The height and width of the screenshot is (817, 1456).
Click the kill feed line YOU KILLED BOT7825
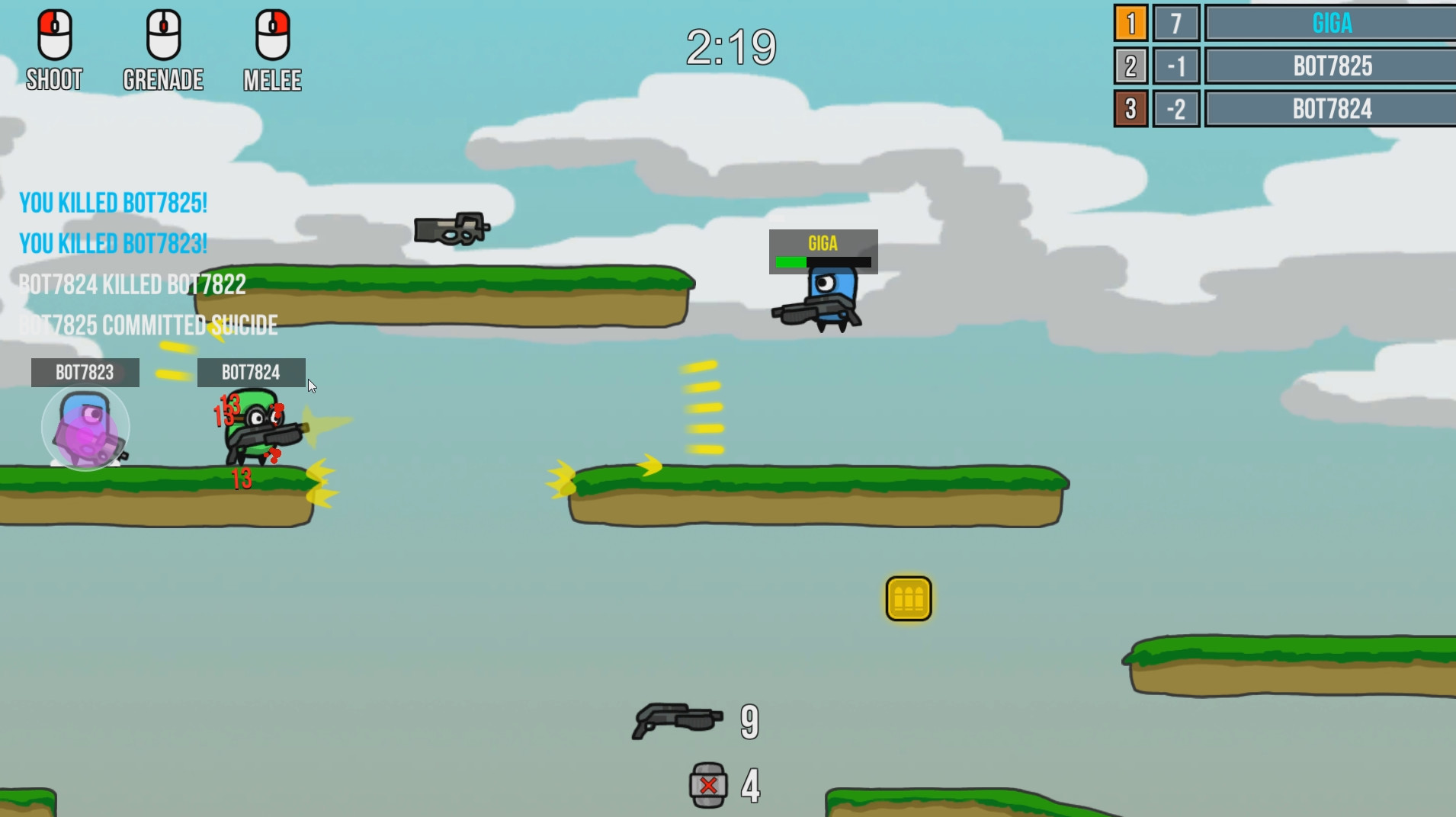tap(113, 202)
